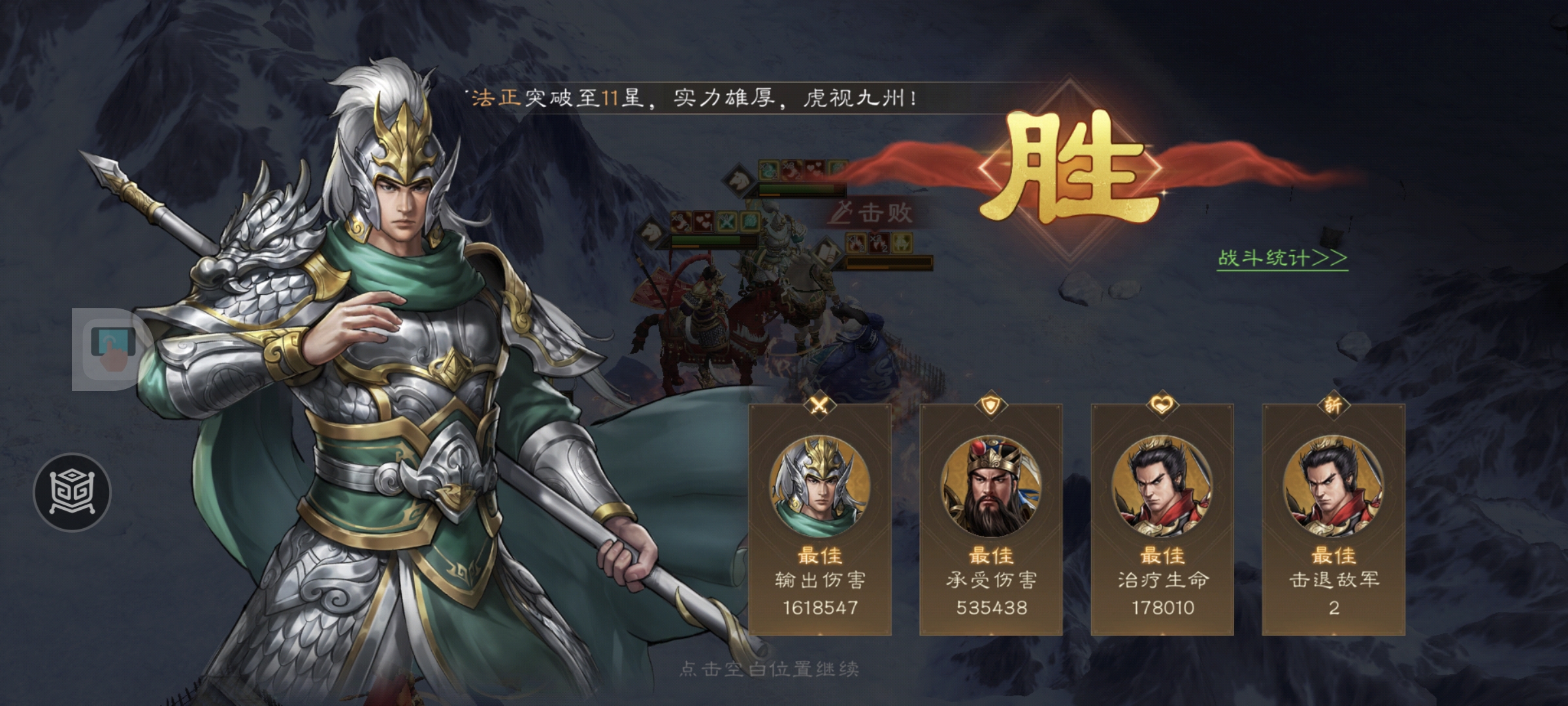The image size is (1568, 706).
Task: Select the green snake buff icon
Action: tap(767, 169)
